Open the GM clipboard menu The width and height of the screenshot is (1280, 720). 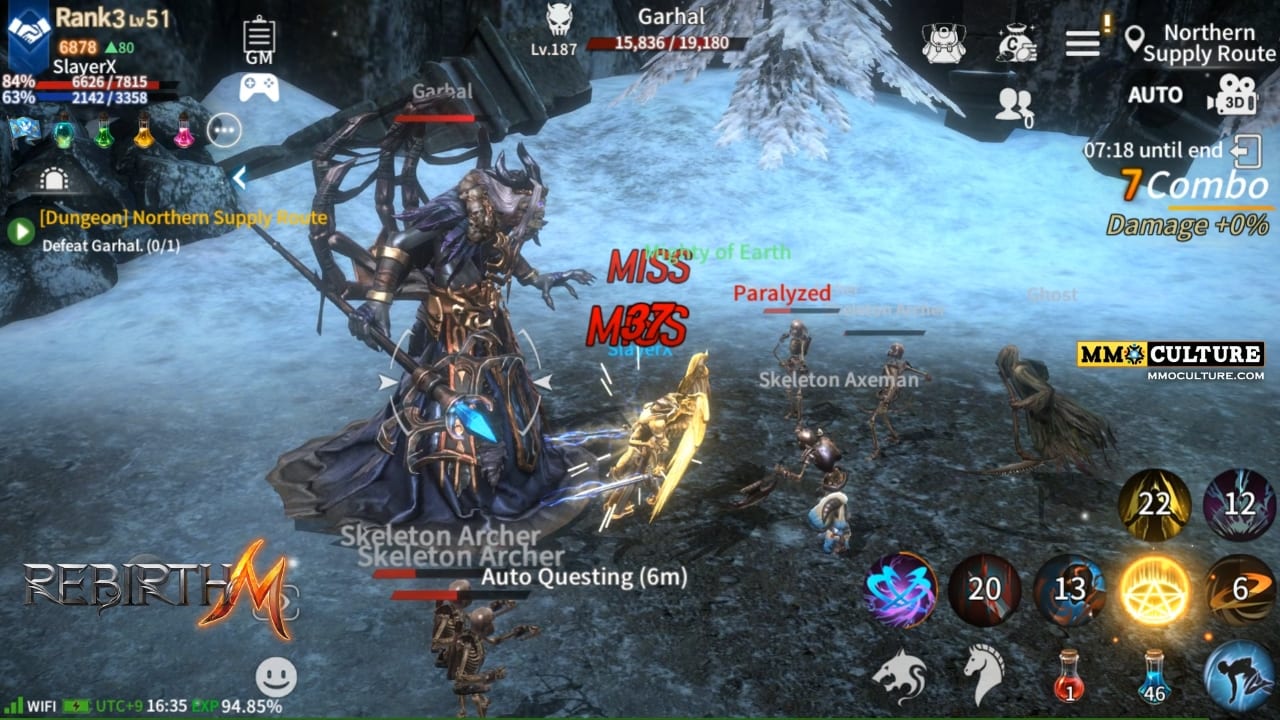click(x=259, y=39)
